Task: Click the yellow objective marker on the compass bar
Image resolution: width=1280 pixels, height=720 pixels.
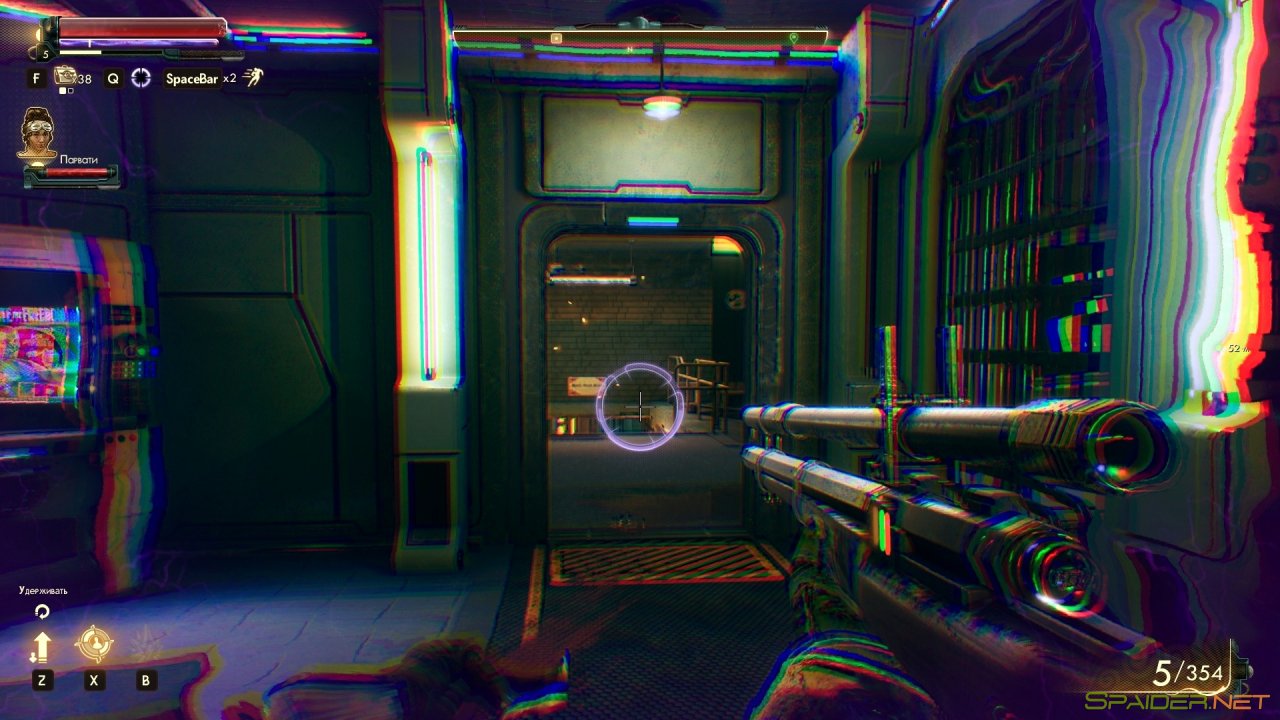Action: [x=556, y=38]
